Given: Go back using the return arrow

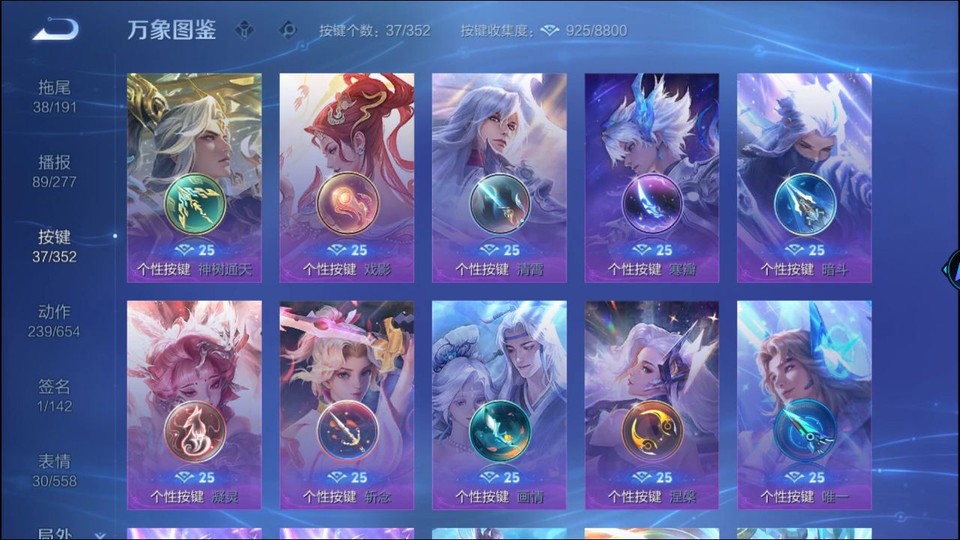Looking at the screenshot, I should tap(54, 30).
